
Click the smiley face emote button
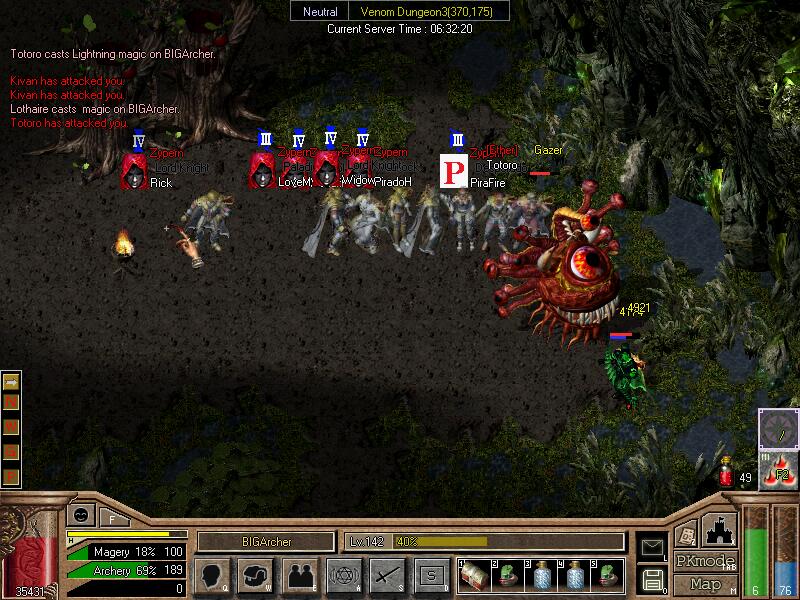point(79,516)
